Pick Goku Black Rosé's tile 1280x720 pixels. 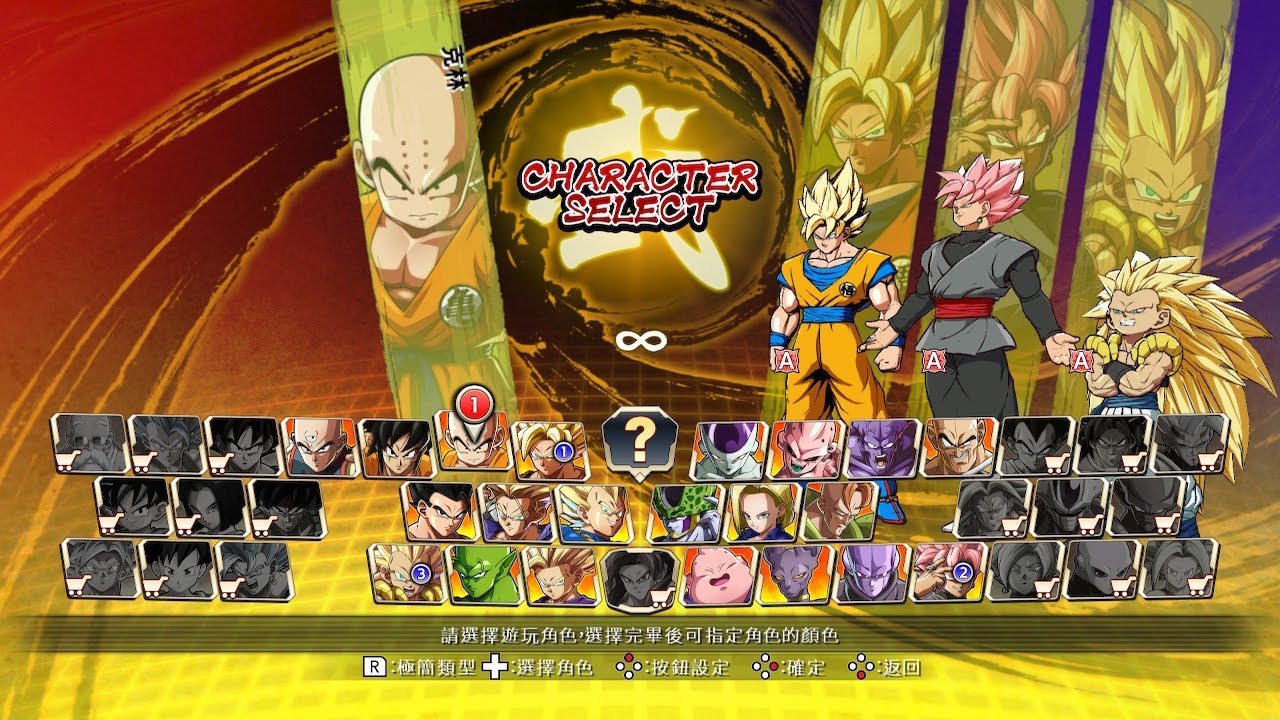[948, 571]
